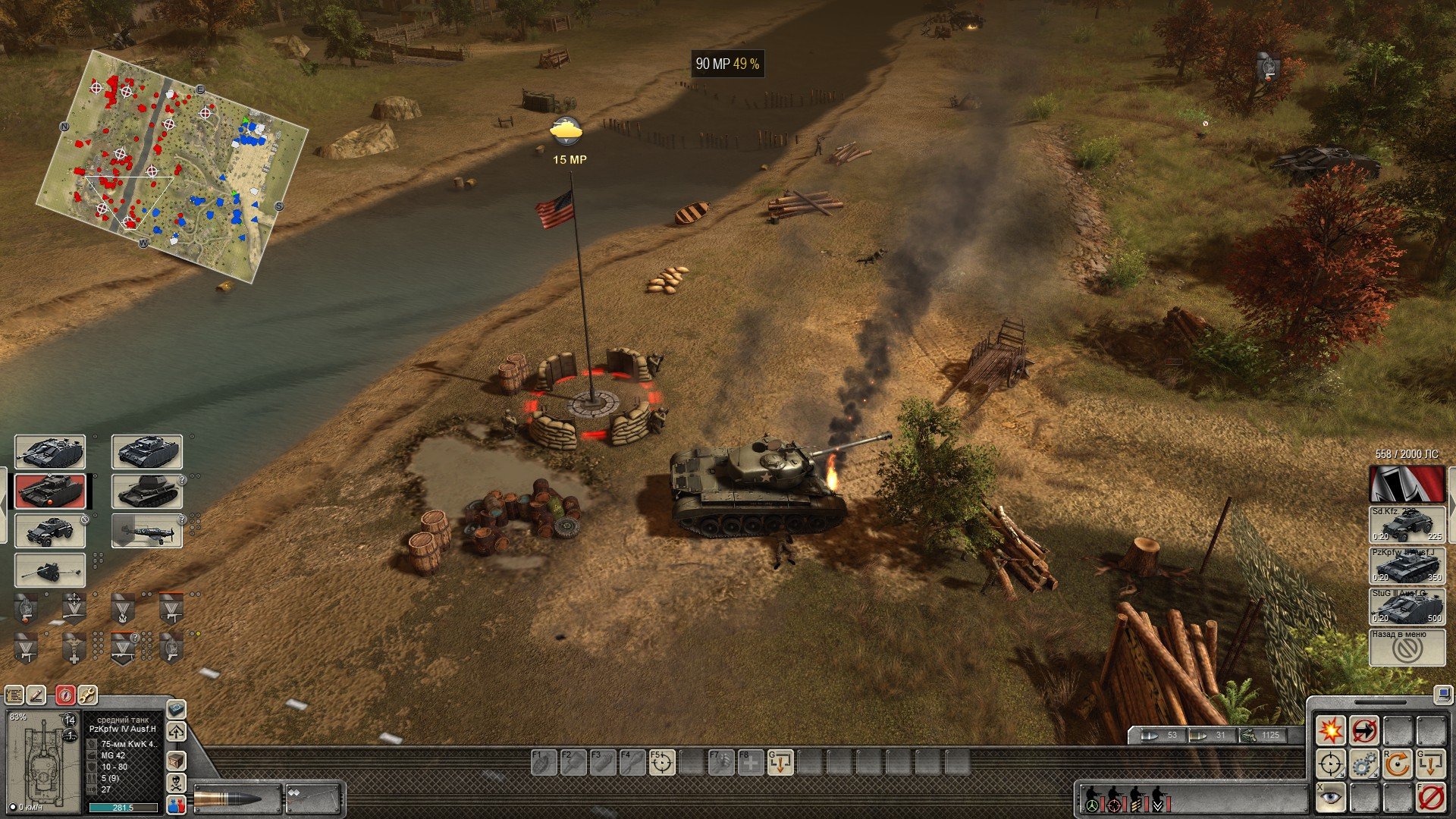Activate the red cancel order command

tap(1430, 796)
